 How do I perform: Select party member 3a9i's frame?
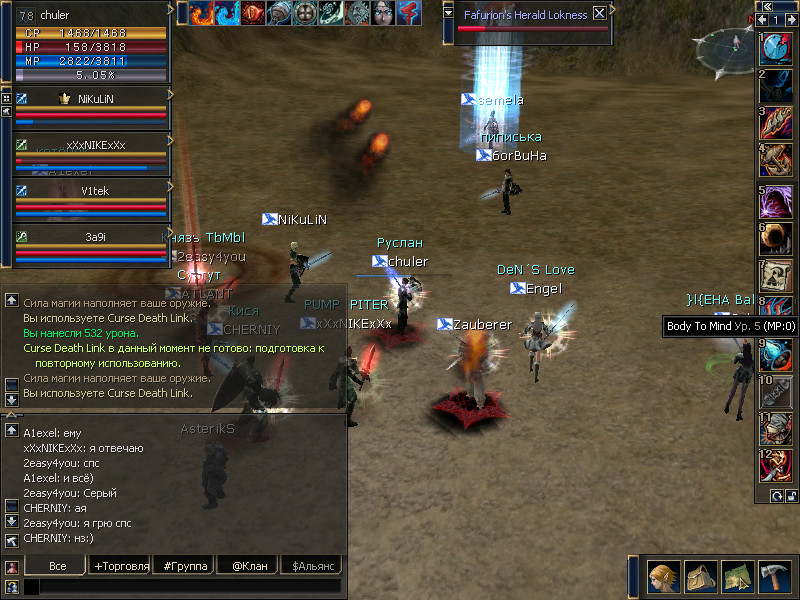[92, 243]
